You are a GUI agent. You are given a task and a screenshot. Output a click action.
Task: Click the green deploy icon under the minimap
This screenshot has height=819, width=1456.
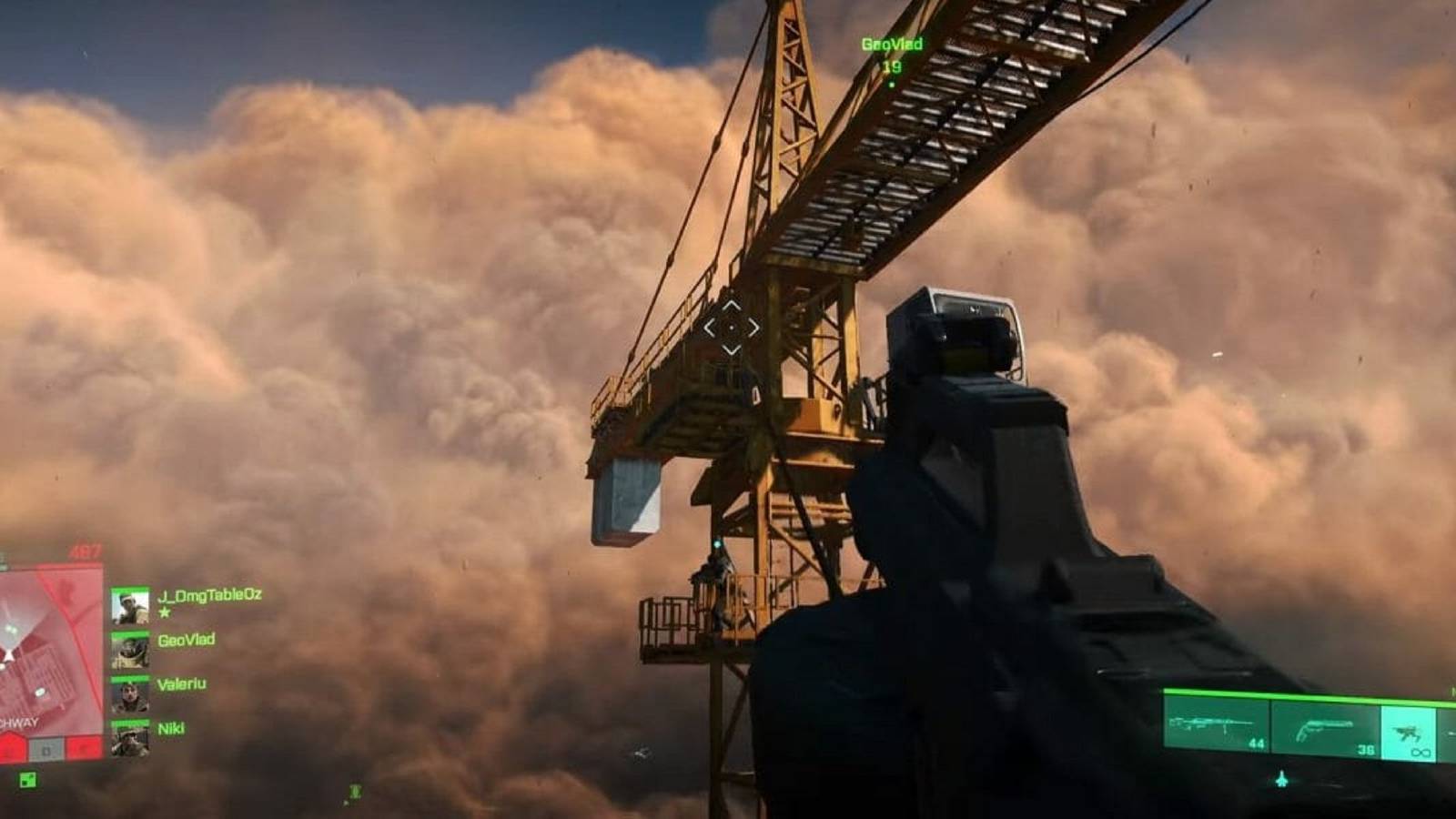[27, 779]
